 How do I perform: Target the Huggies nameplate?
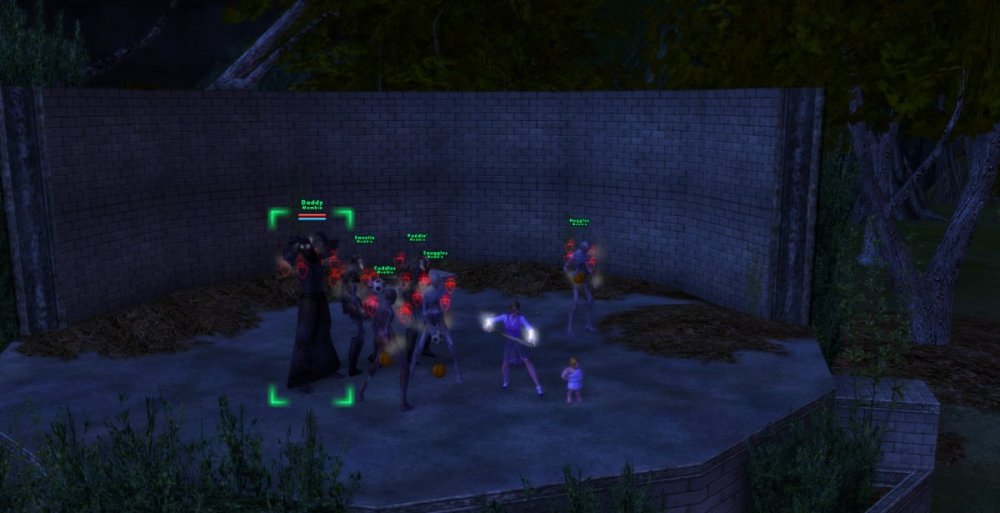click(579, 221)
